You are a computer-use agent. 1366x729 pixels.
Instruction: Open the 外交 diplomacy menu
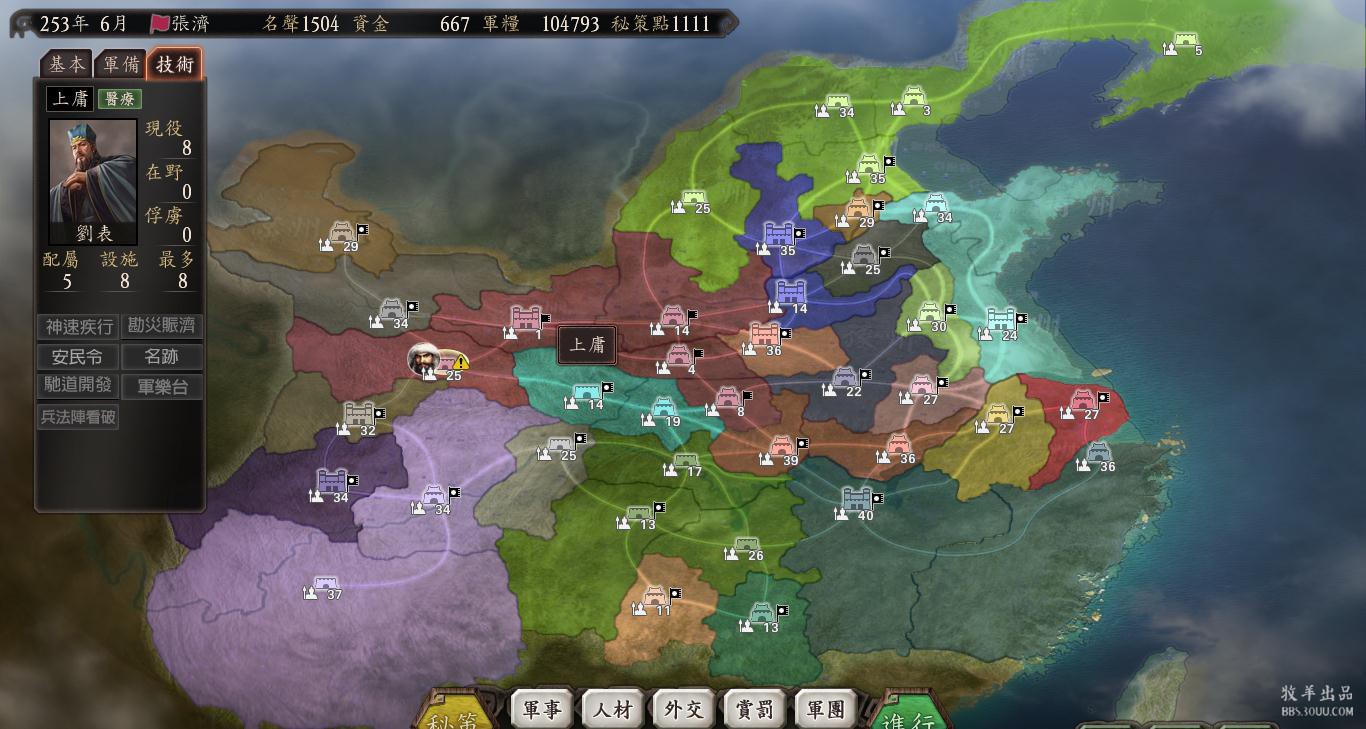[684, 709]
